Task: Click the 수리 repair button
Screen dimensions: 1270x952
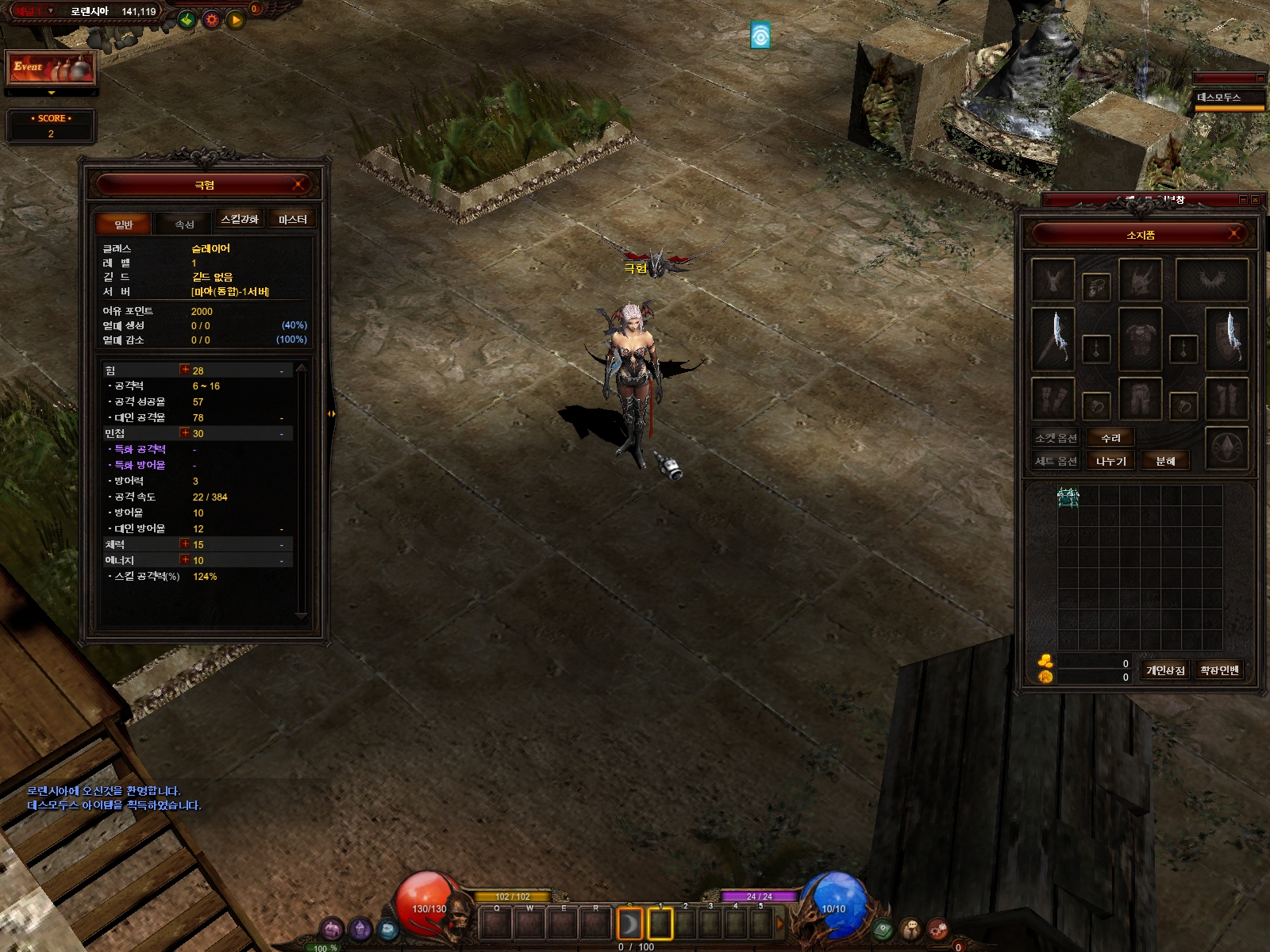Action: pos(1110,438)
